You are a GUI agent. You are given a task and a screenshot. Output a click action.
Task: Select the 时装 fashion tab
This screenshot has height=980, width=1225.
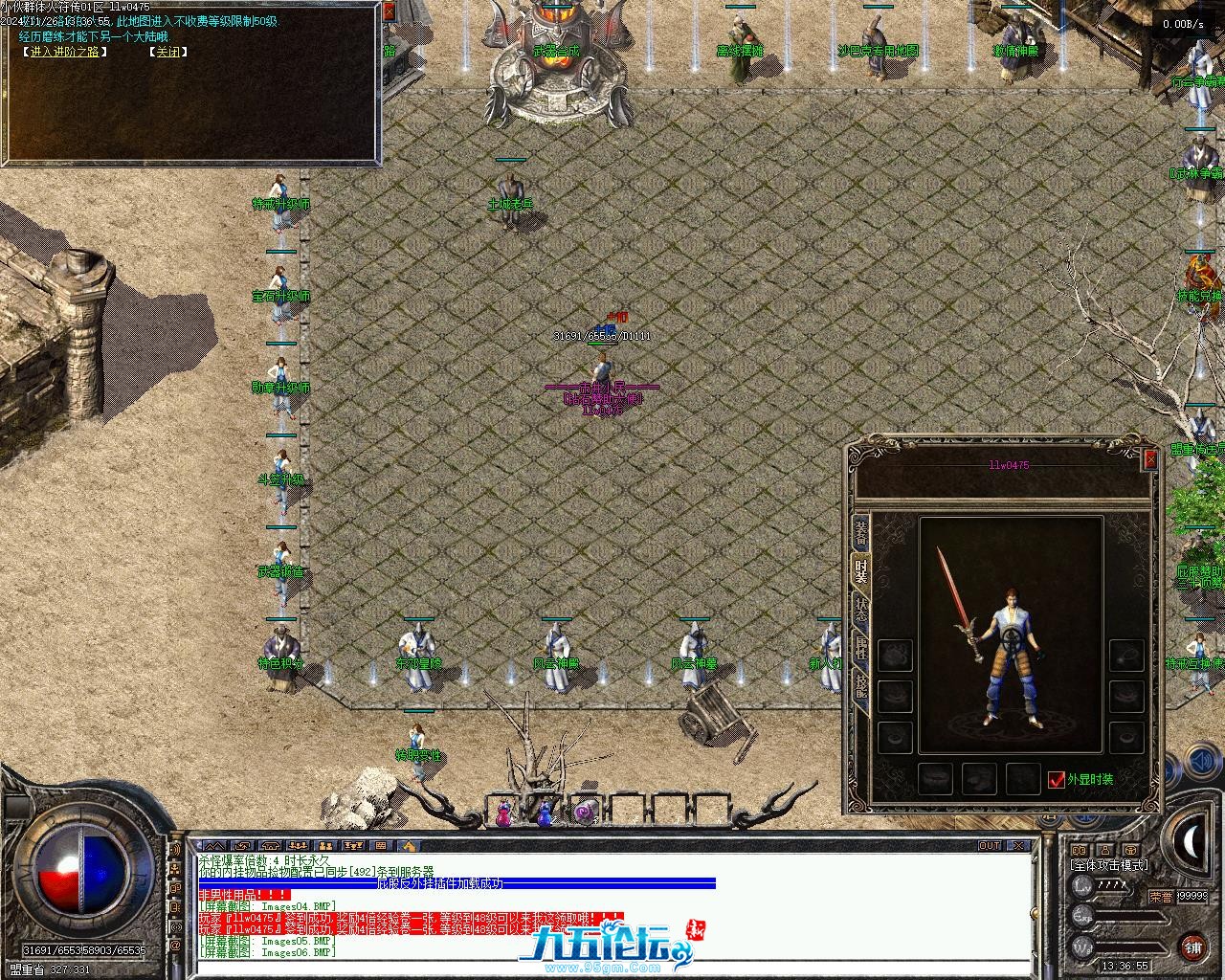[x=860, y=571]
